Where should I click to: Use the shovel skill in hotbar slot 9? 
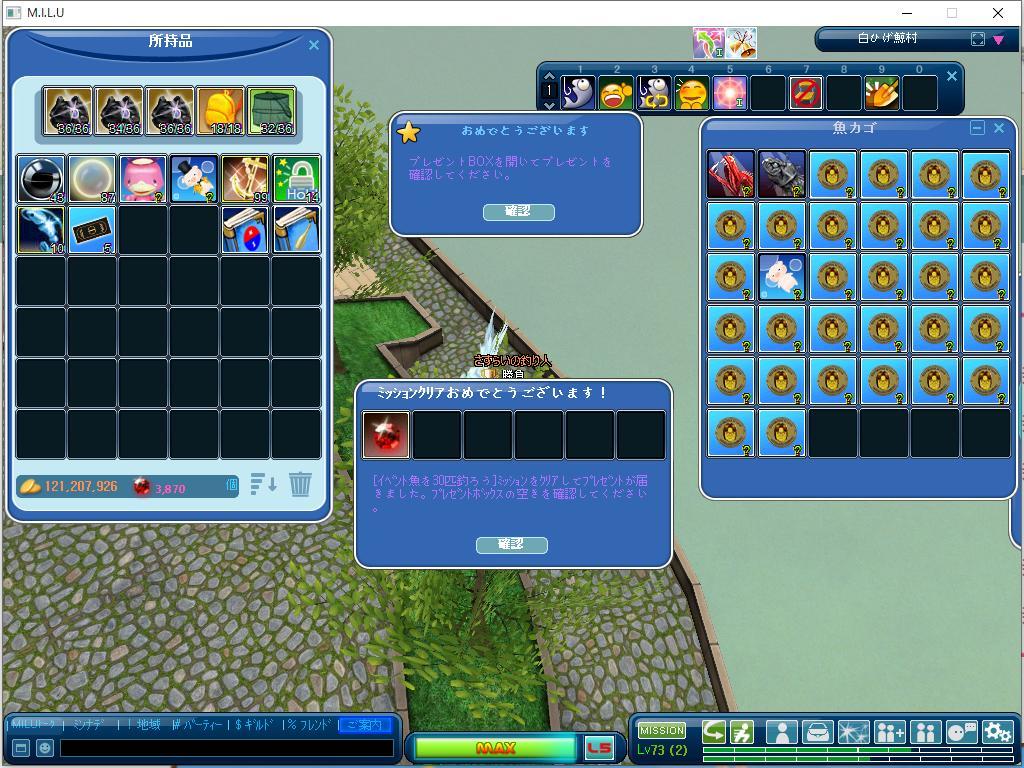pyautogui.click(x=881, y=93)
